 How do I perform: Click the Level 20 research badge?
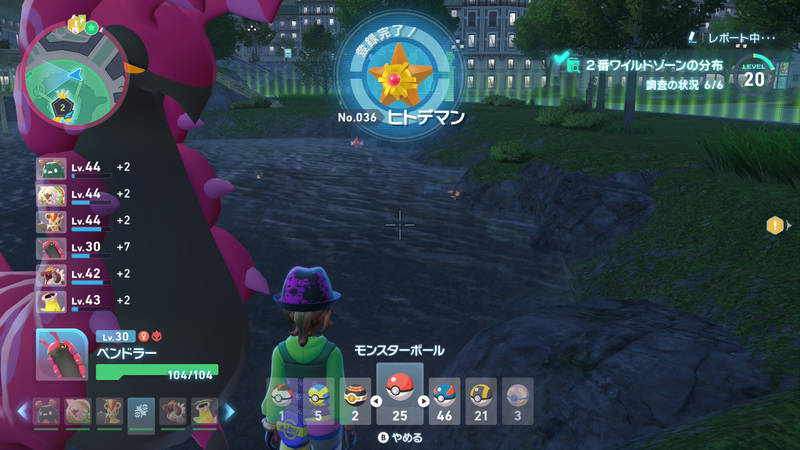pyautogui.click(x=753, y=75)
